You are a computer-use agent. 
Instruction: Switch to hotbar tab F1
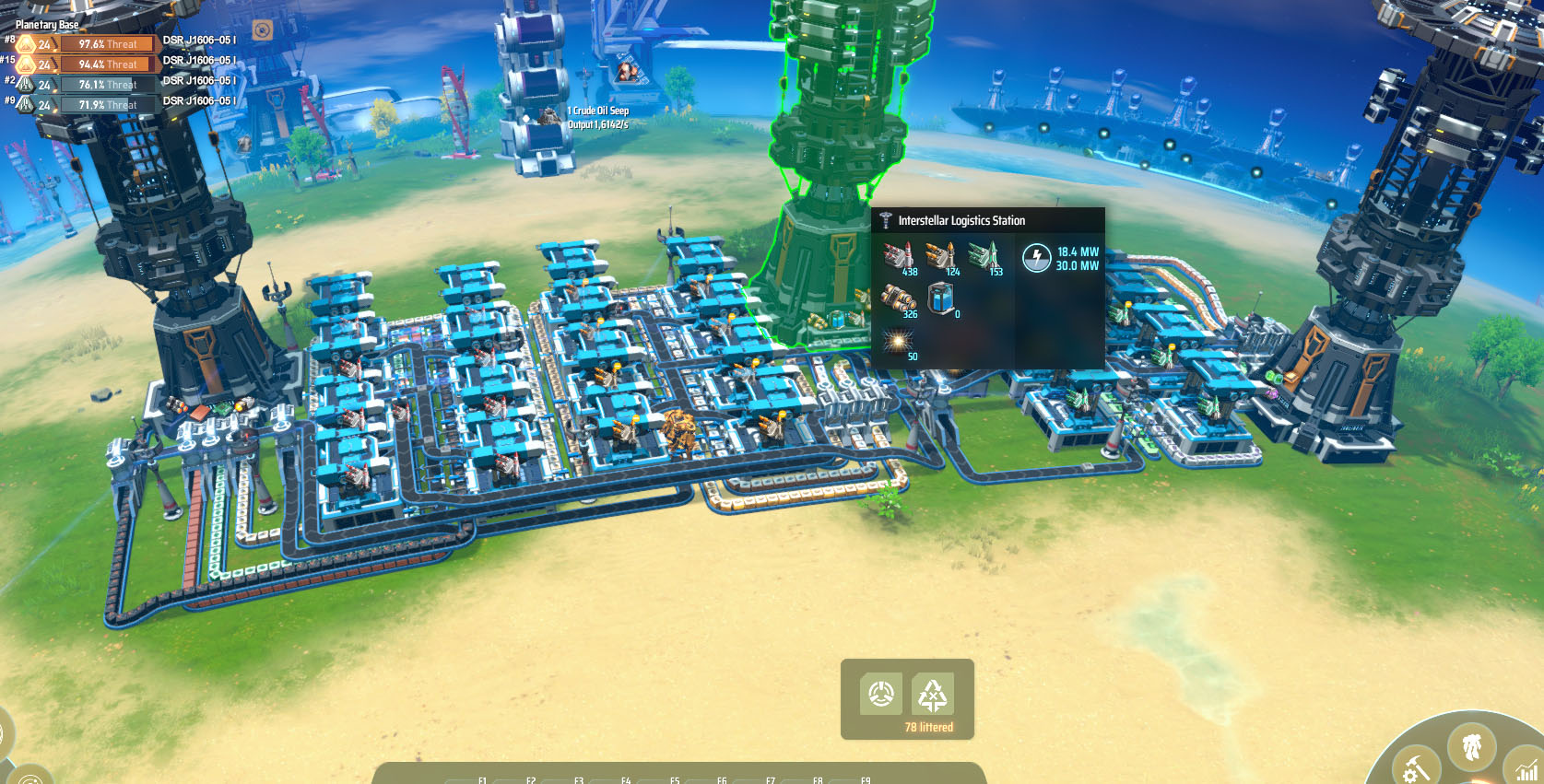coord(481,780)
